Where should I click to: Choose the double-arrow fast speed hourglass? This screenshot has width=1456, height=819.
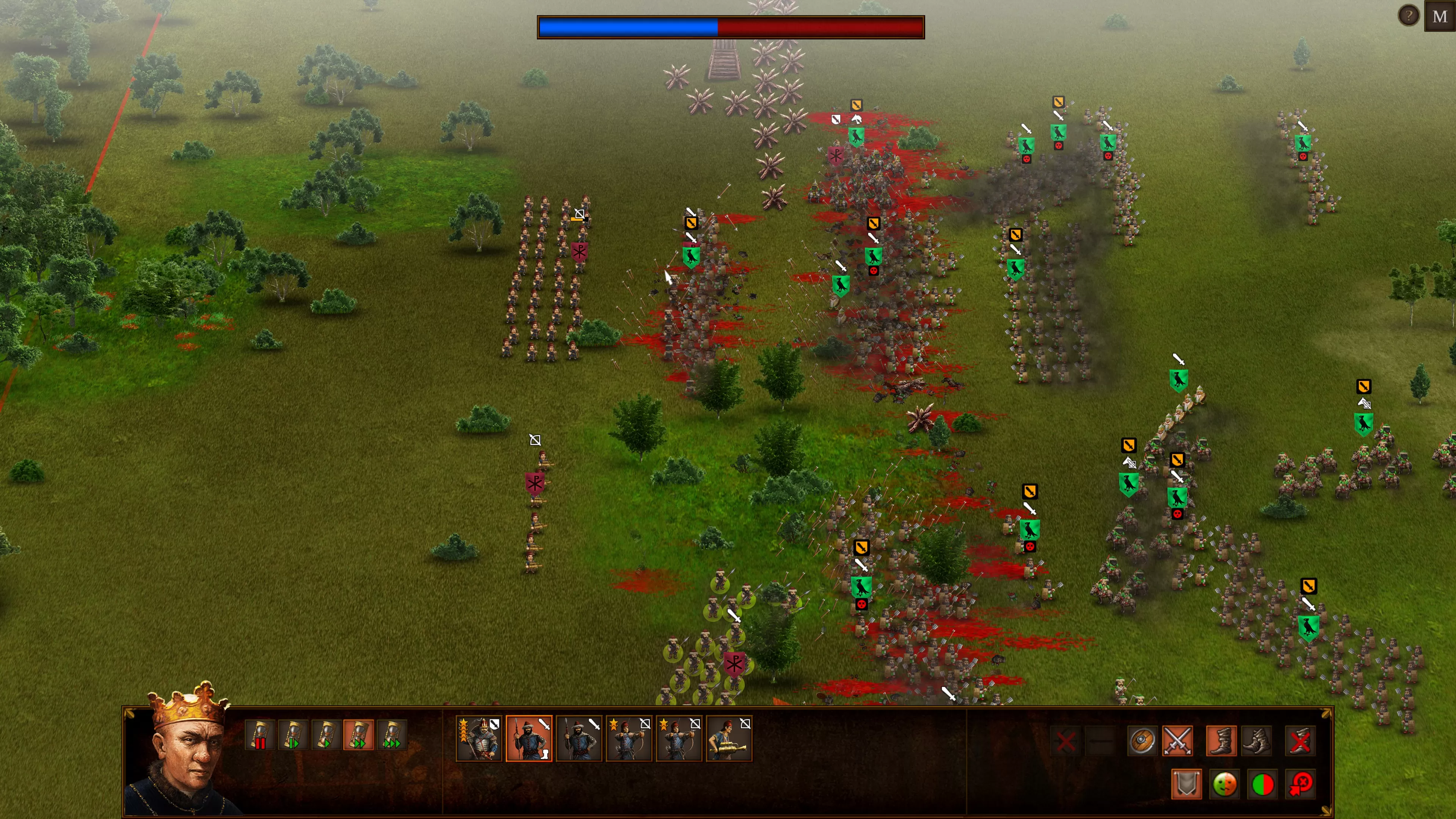coord(359,735)
